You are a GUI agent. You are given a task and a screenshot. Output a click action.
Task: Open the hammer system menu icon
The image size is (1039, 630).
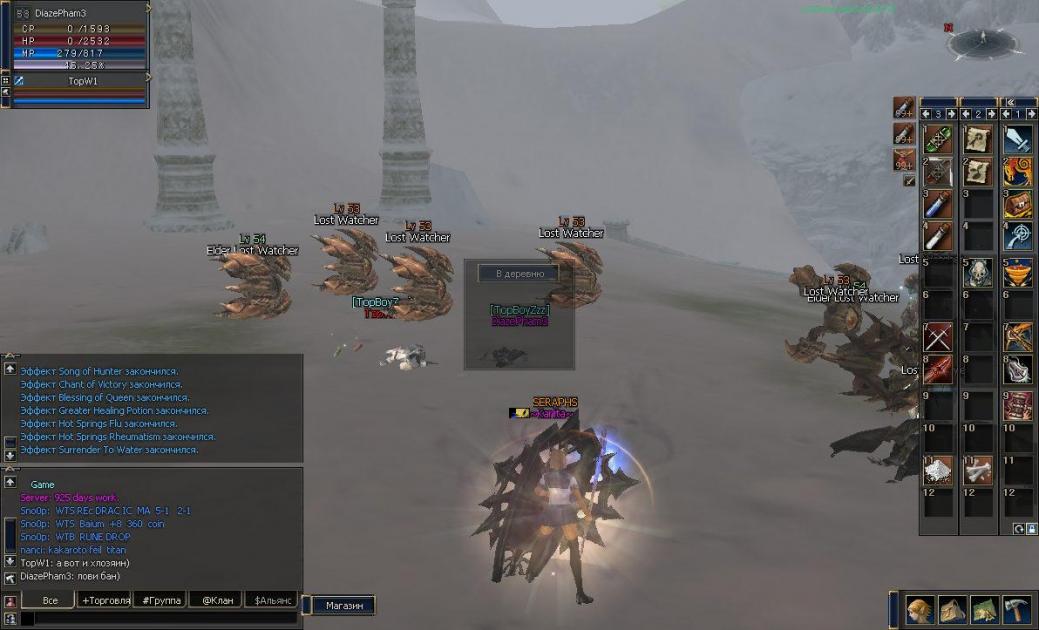tap(1016, 609)
